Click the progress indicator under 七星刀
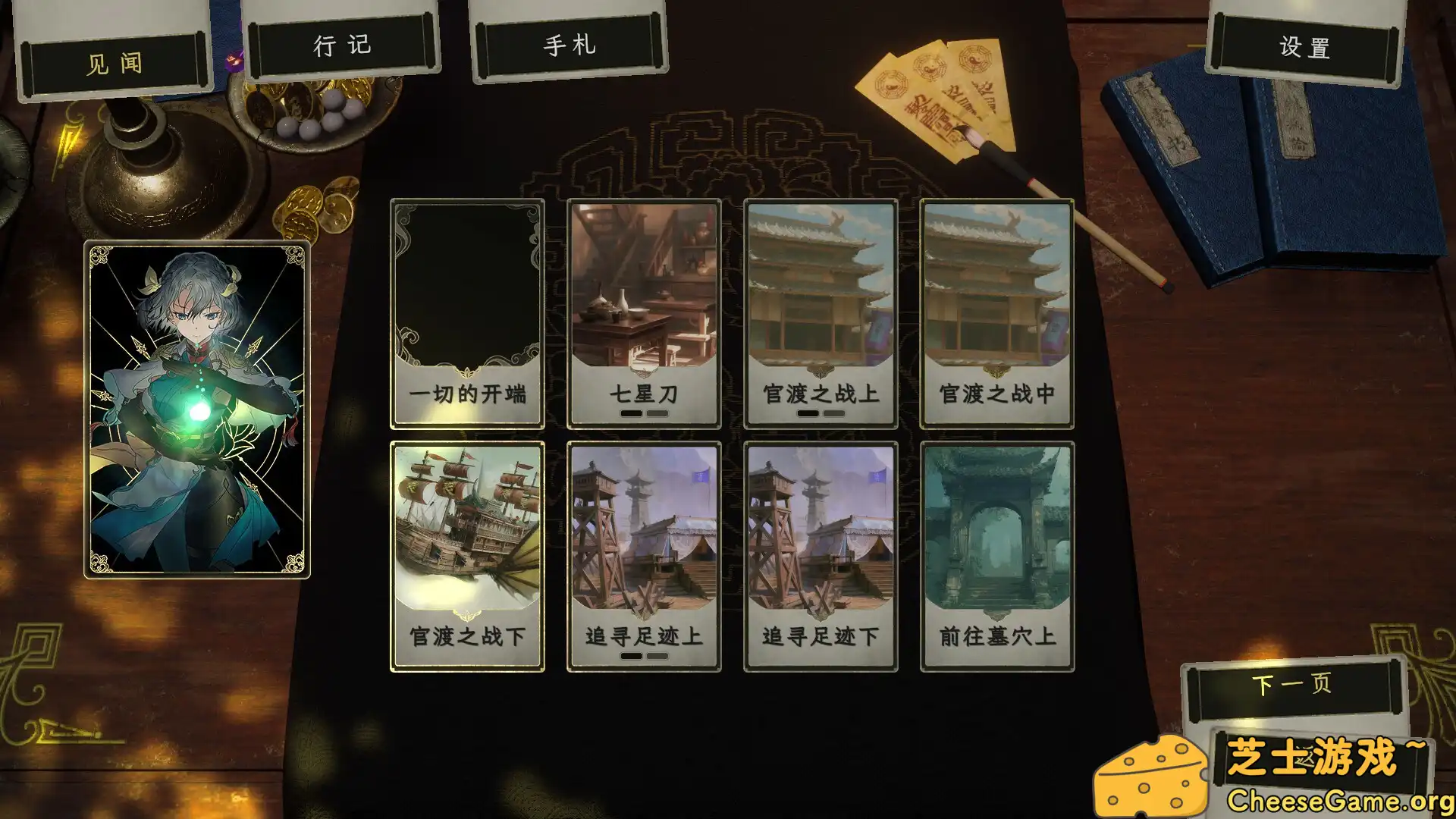Viewport: 1456px width, 819px height. point(643,414)
